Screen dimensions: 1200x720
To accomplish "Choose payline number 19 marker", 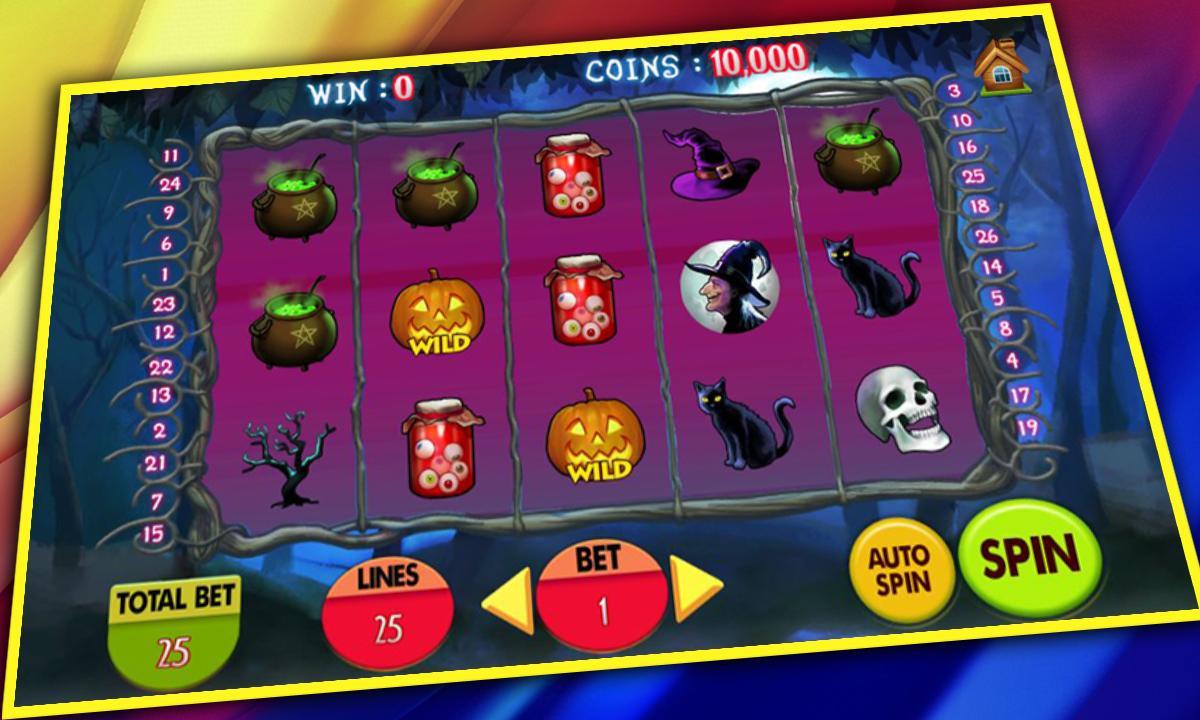I will [1028, 428].
